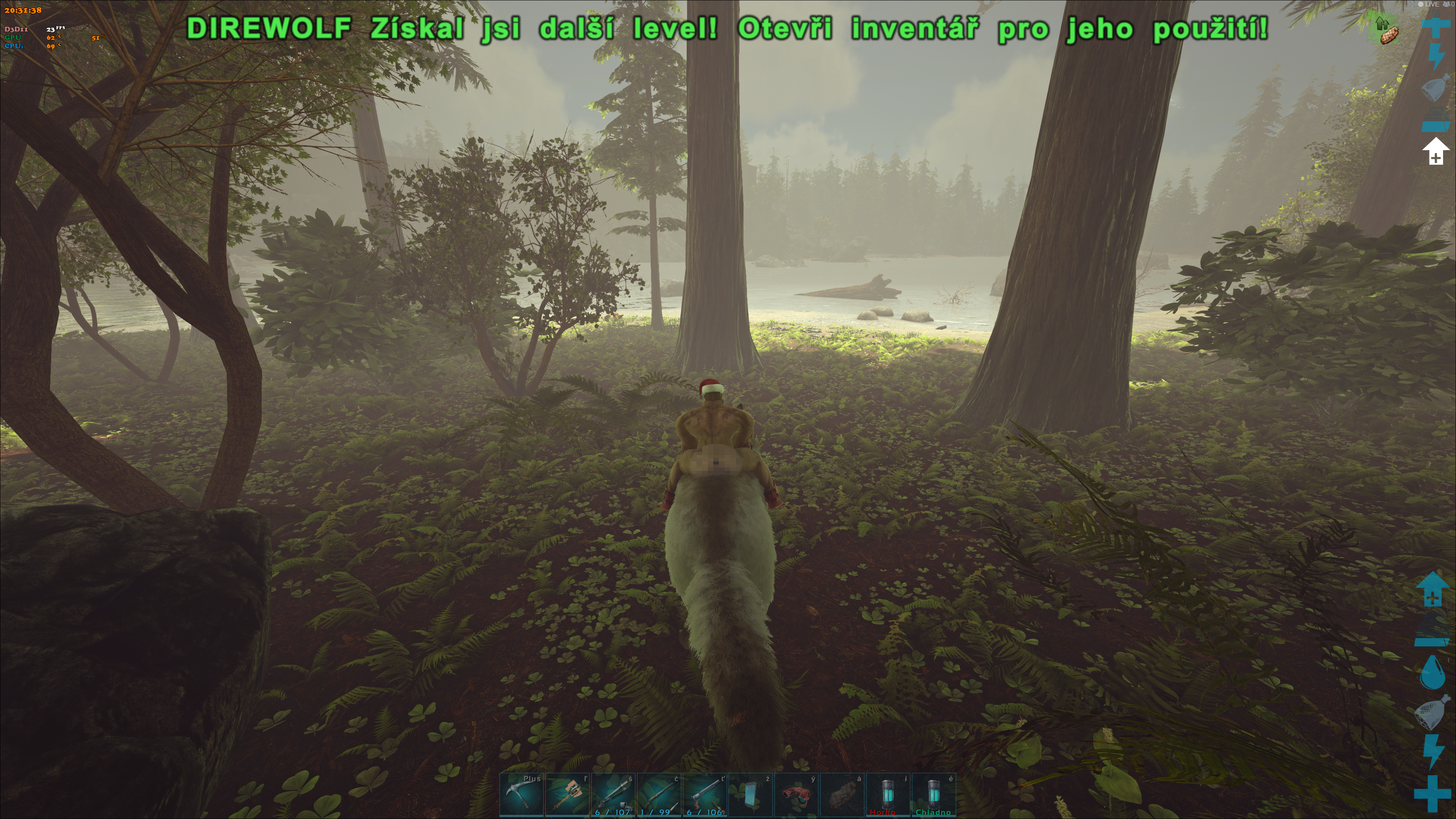The image size is (1456, 819).
Task: Click the brown kibble item in hotbar
Action: pyautogui.click(x=842, y=795)
